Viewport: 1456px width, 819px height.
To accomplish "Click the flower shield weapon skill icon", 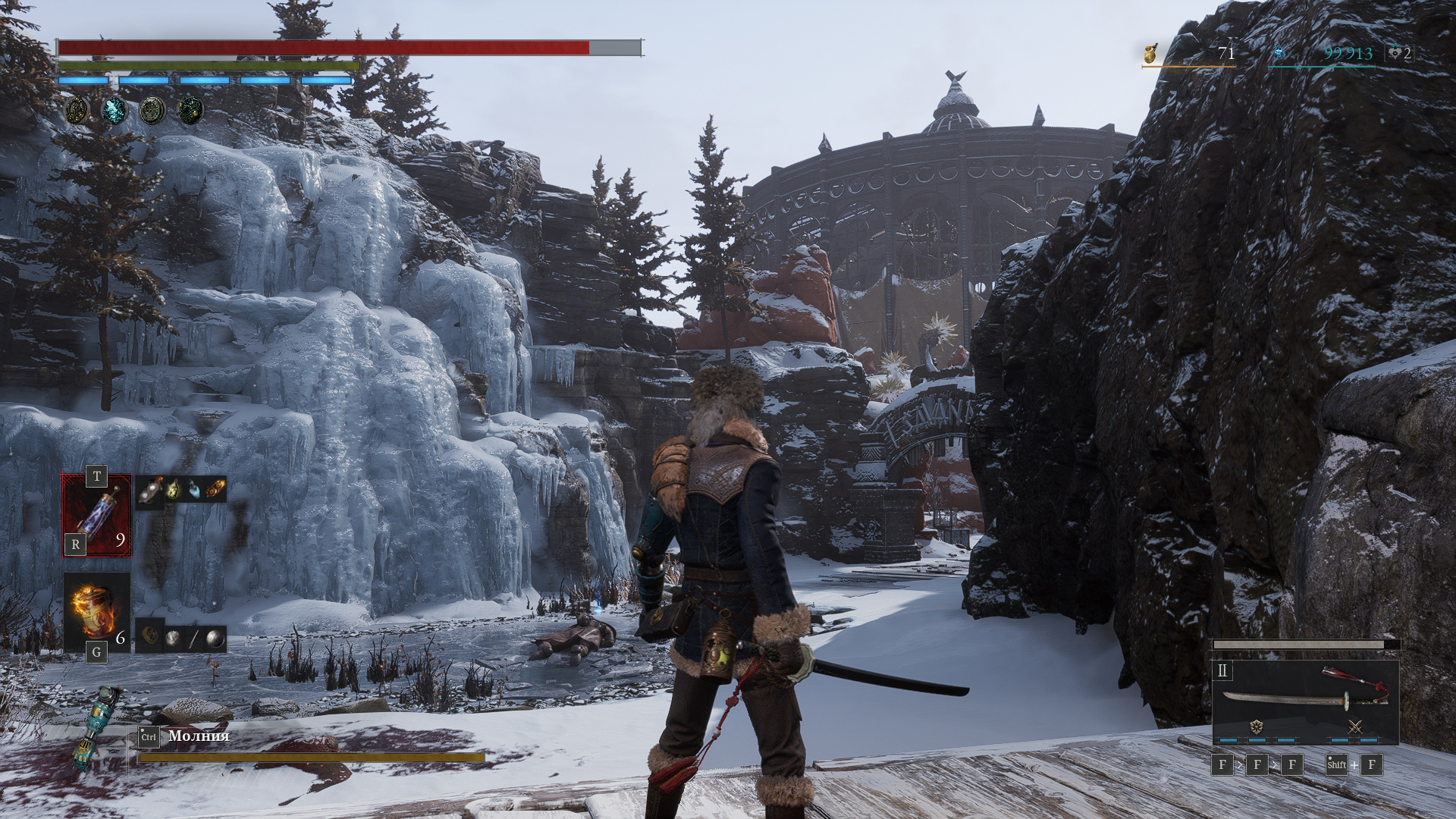I will pos(1257,727).
